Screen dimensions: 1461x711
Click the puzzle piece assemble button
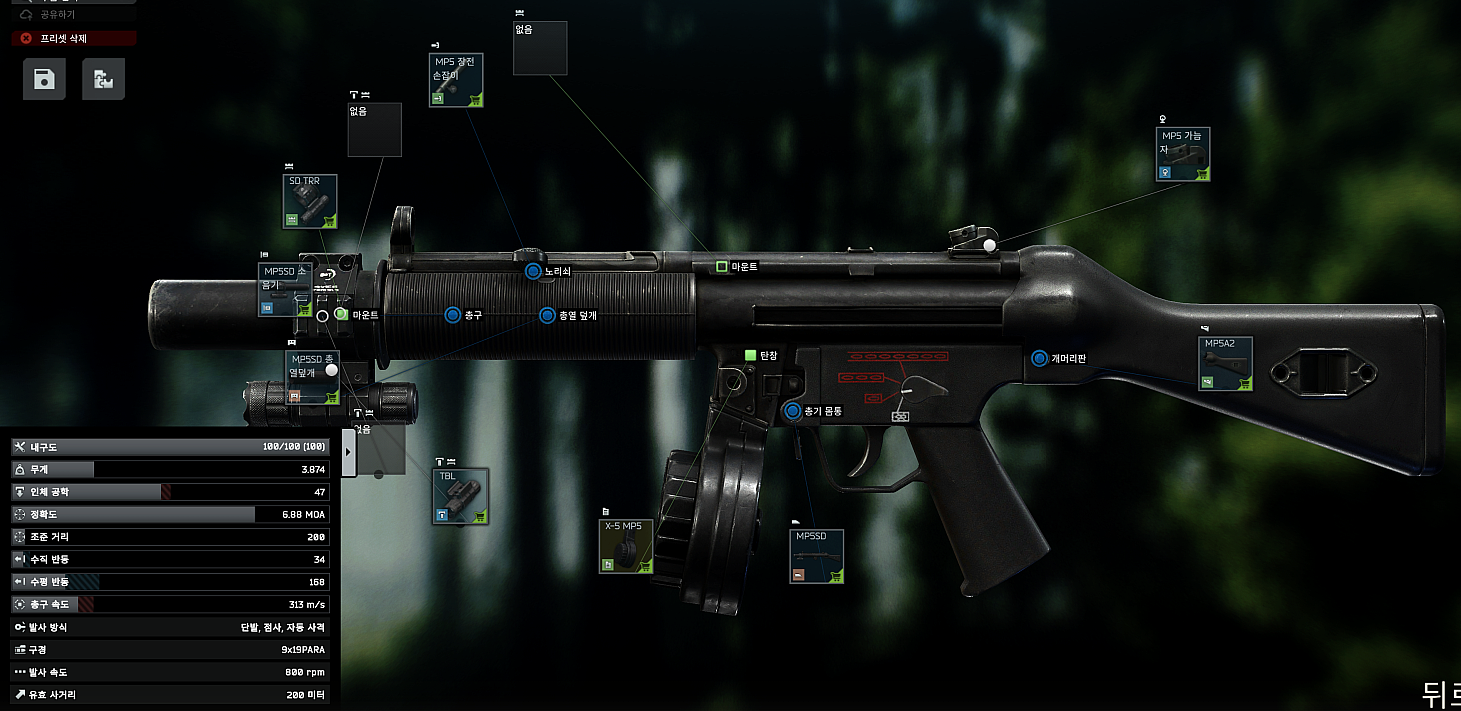(103, 79)
